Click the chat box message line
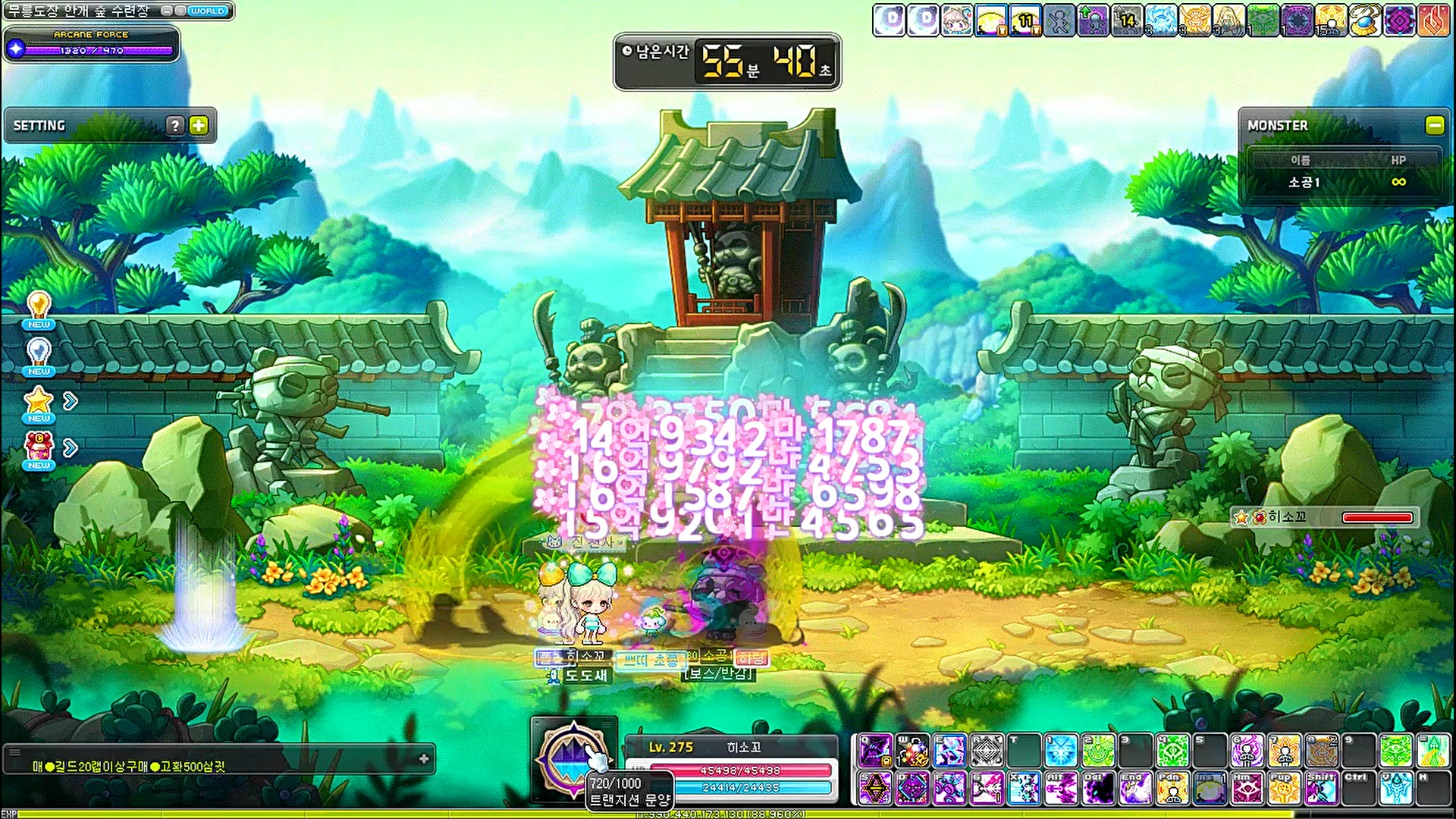 point(129,767)
